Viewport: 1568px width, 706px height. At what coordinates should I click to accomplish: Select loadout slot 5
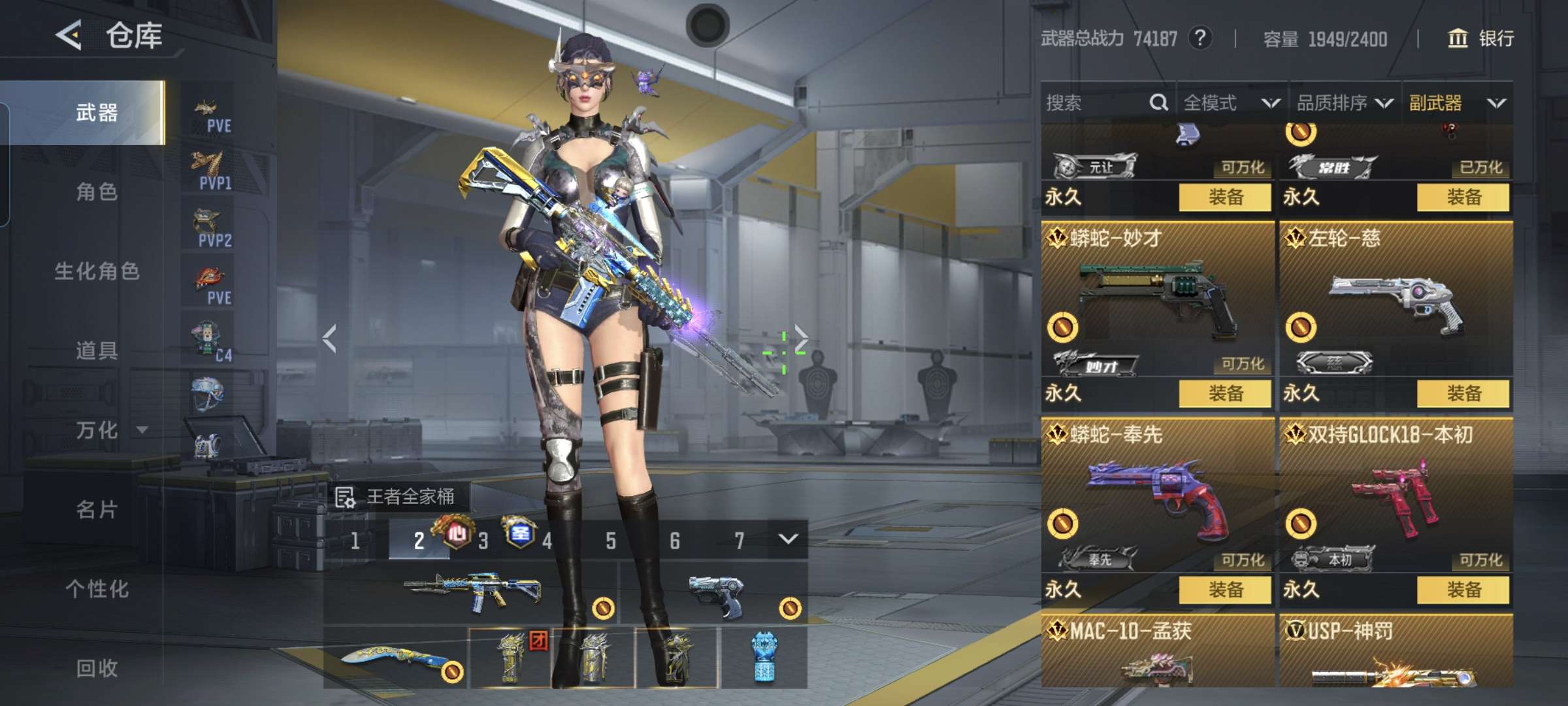(611, 541)
